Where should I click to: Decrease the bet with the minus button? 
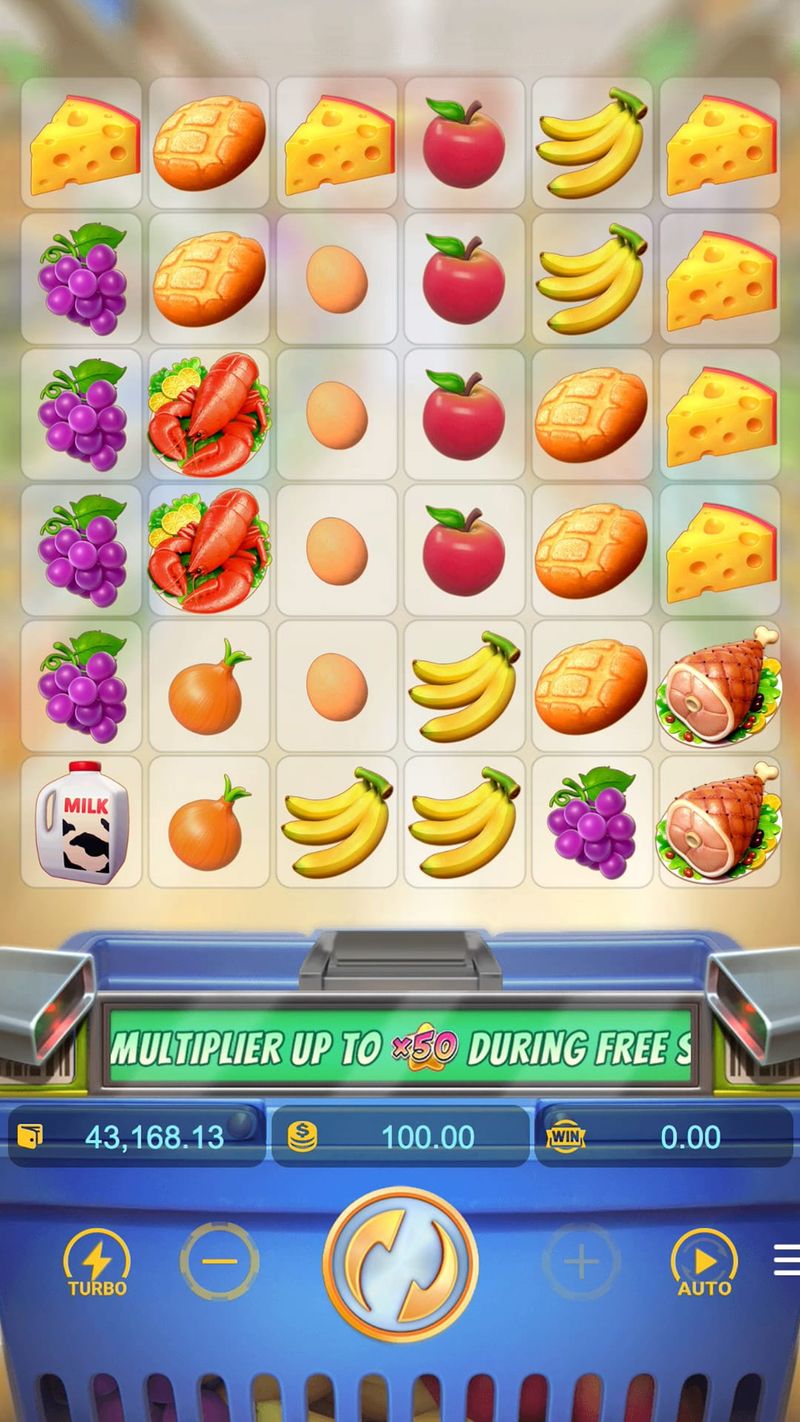click(x=219, y=1262)
